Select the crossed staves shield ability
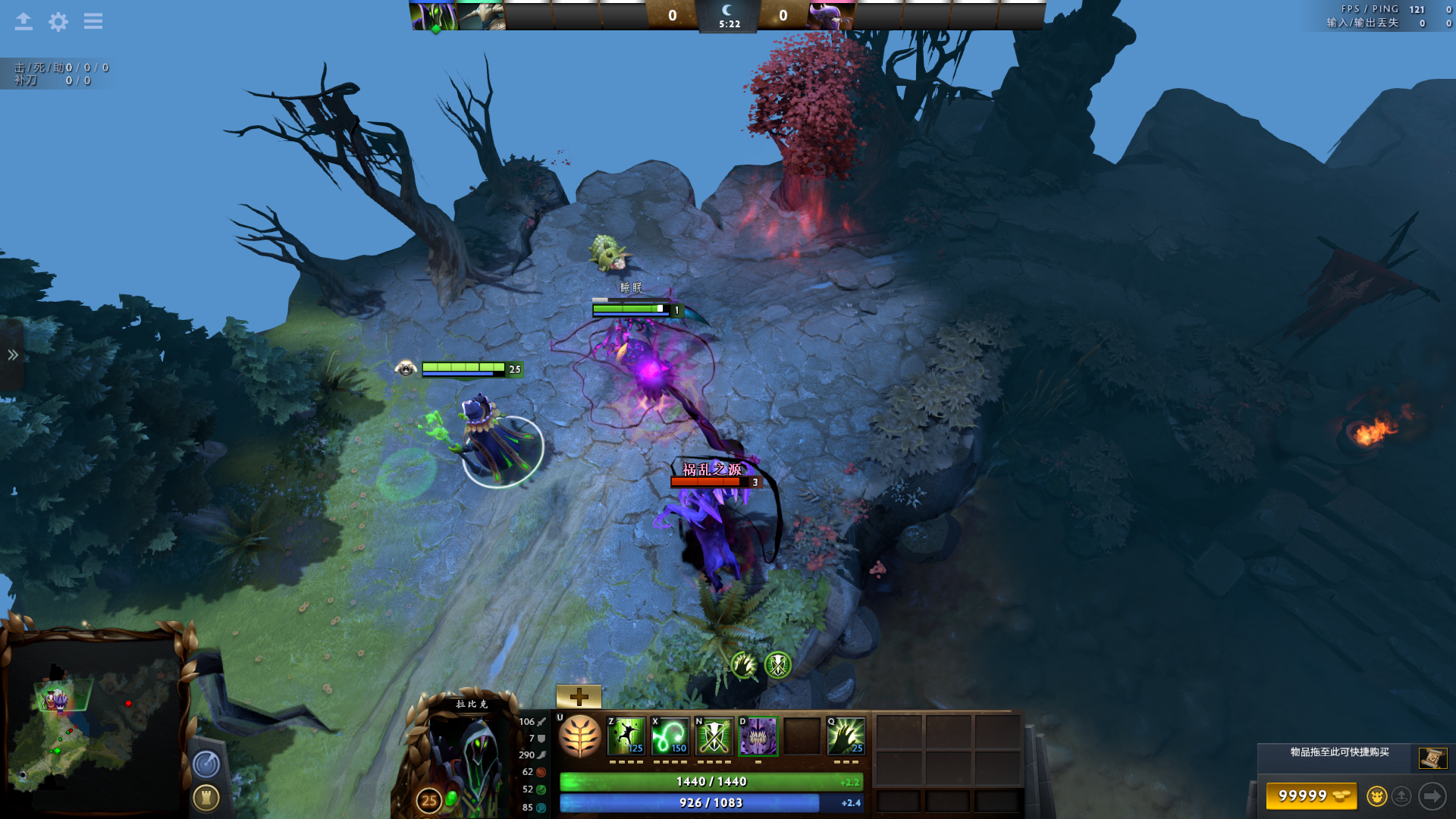 coord(714,736)
